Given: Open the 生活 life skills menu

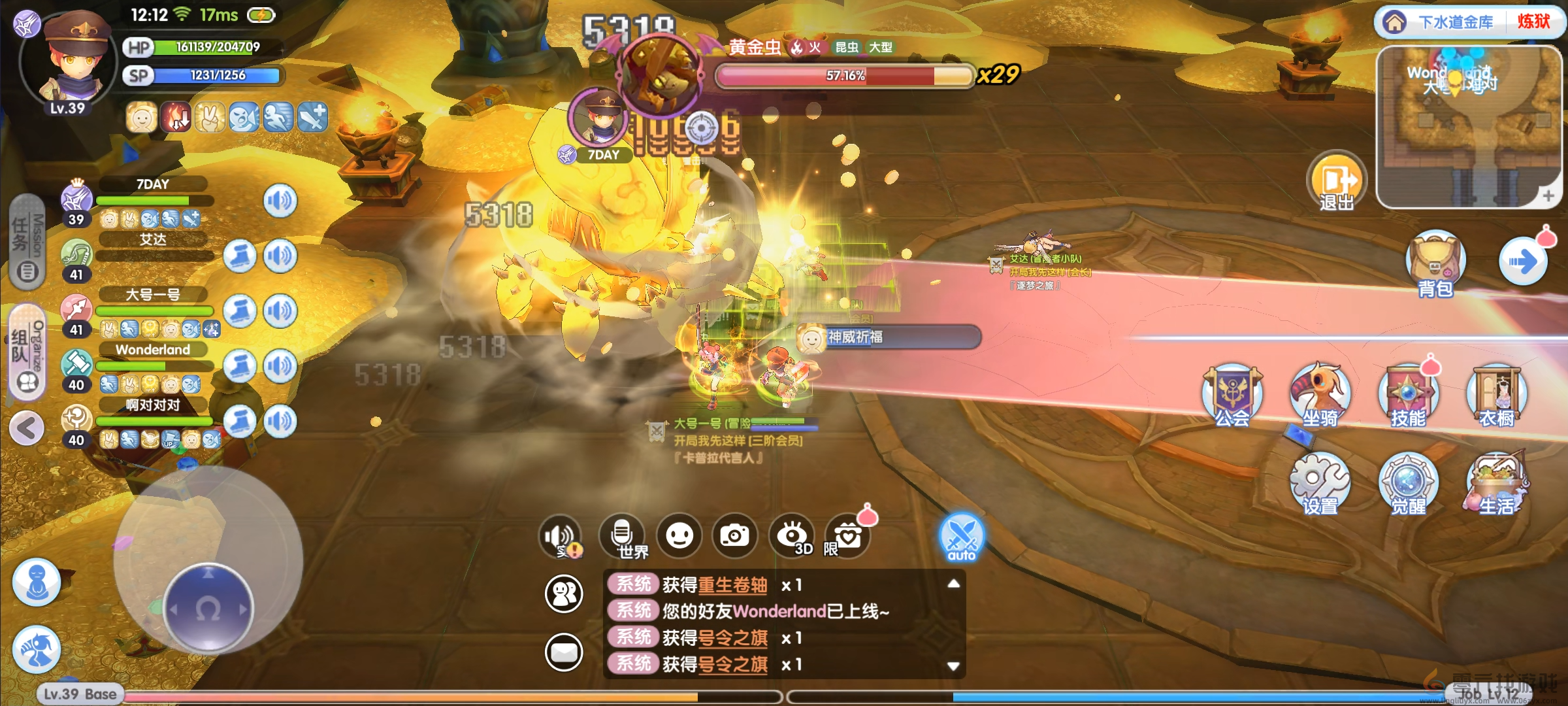Looking at the screenshot, I should (x=1496, y=484).
